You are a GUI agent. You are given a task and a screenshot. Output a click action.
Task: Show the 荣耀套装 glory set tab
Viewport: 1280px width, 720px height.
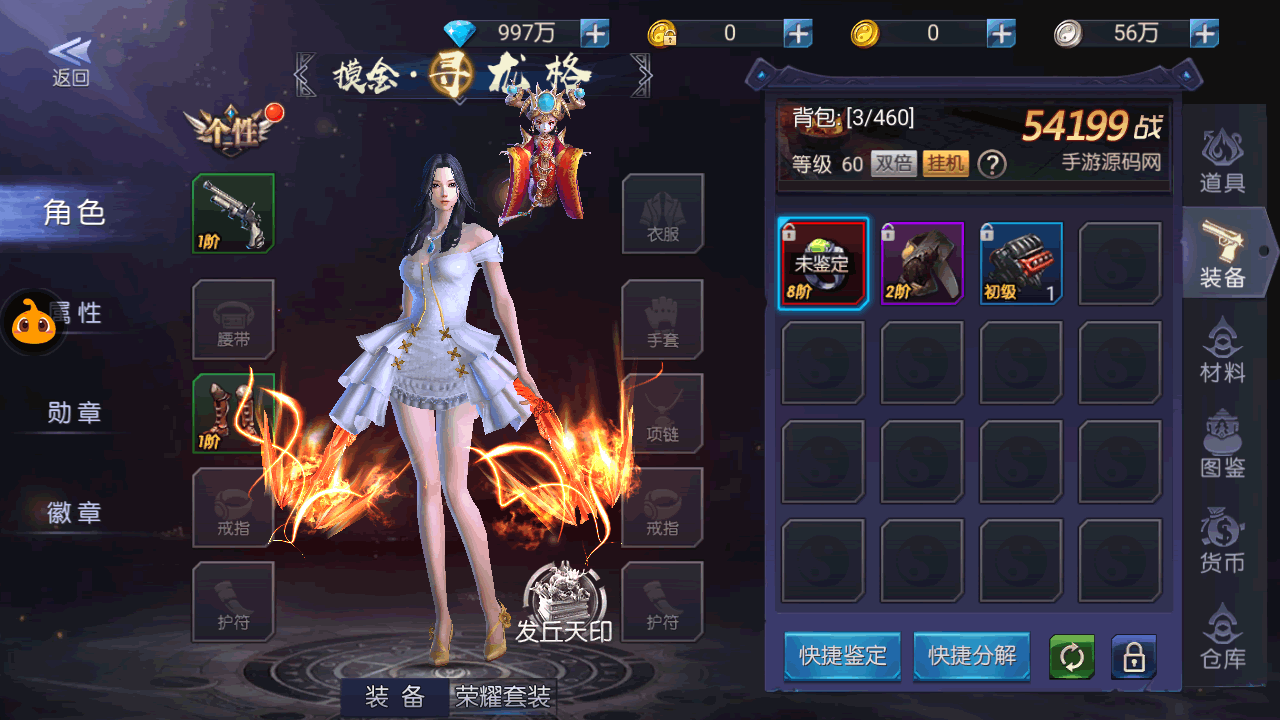coord(503,697)
